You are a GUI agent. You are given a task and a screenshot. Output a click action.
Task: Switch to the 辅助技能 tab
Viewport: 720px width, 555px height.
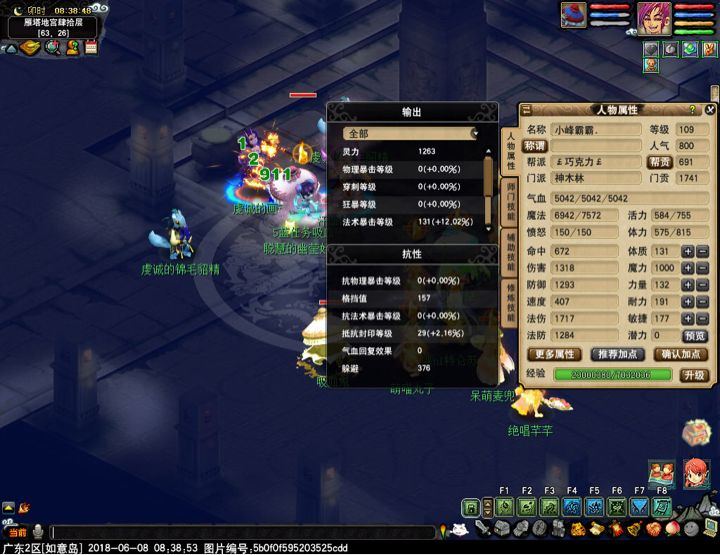(x=510, y=249)
